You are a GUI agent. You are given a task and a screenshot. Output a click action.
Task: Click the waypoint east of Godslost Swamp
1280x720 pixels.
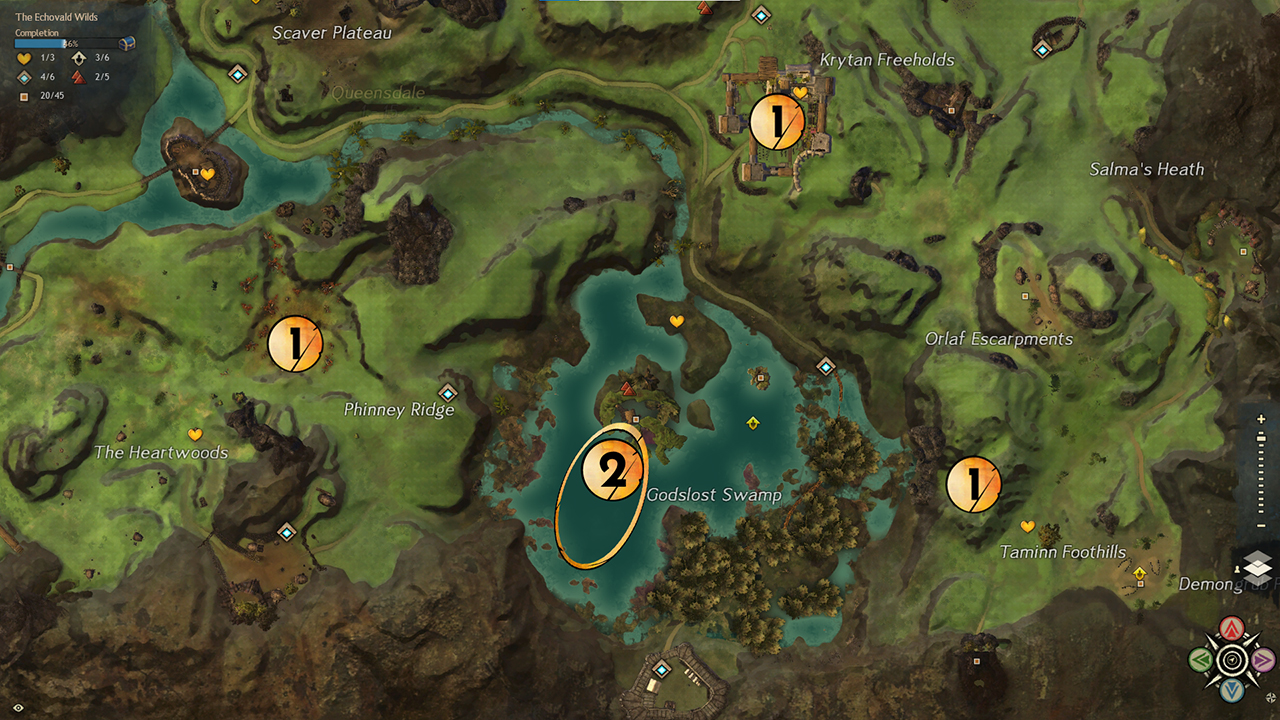click(x=826, y=367)
